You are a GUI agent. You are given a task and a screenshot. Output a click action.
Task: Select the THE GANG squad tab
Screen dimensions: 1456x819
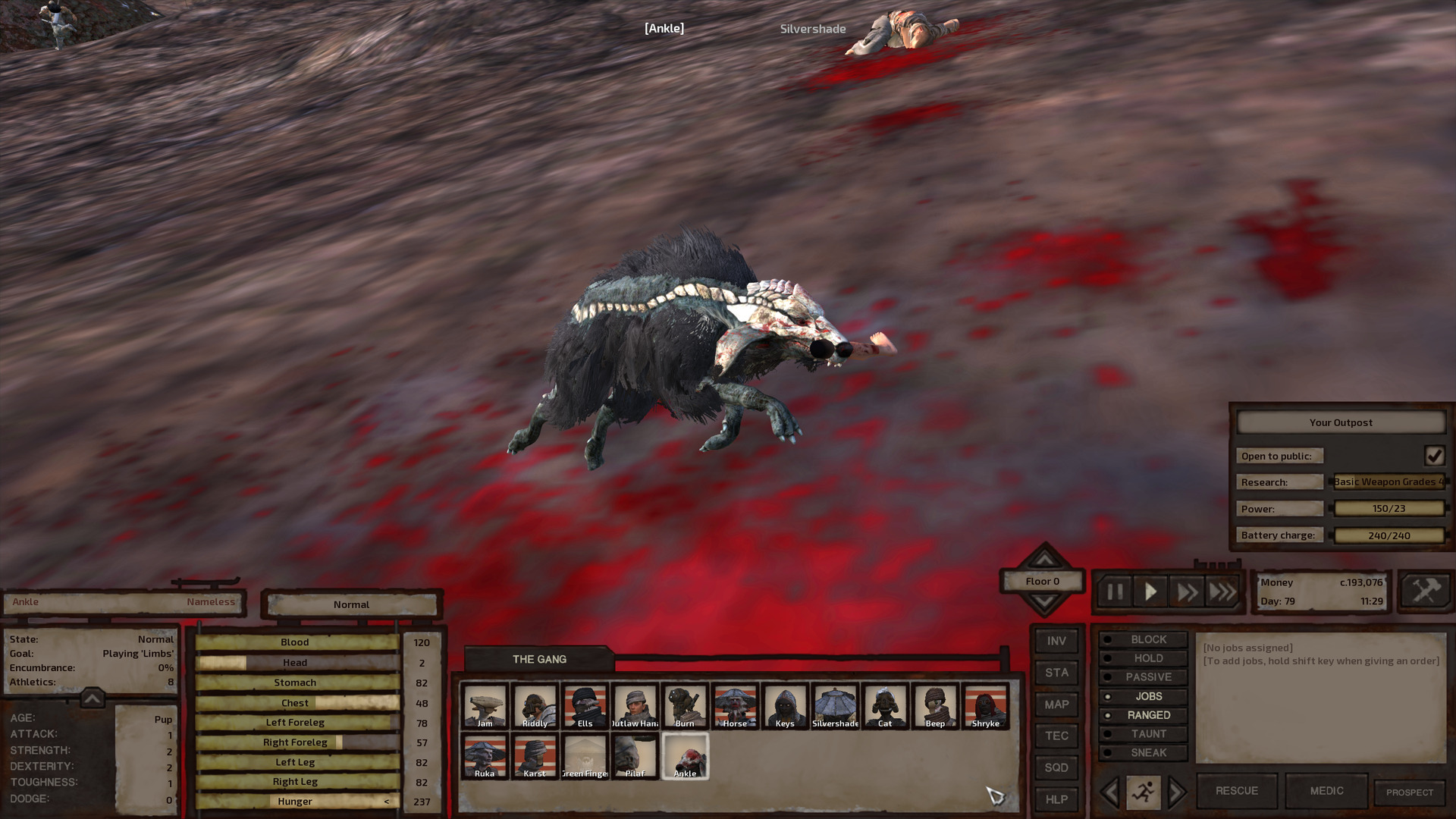pos(538,659)
